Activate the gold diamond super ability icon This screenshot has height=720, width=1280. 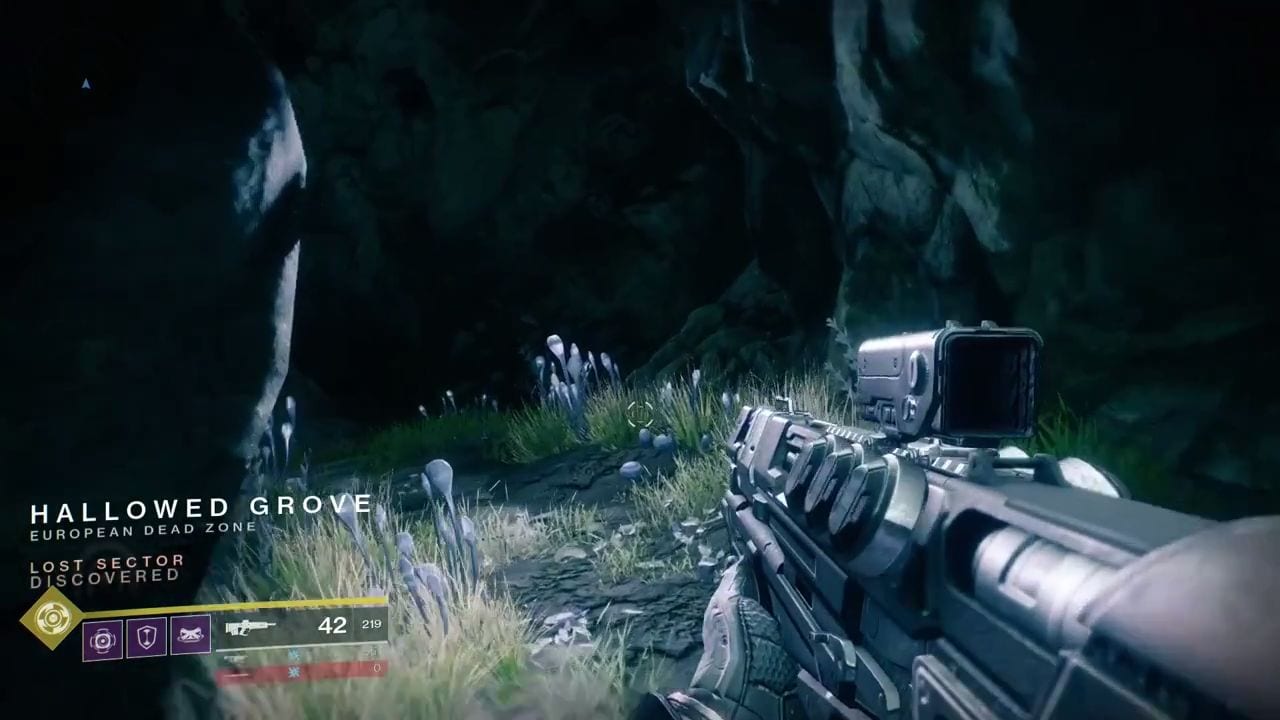[x=52, y=618]
